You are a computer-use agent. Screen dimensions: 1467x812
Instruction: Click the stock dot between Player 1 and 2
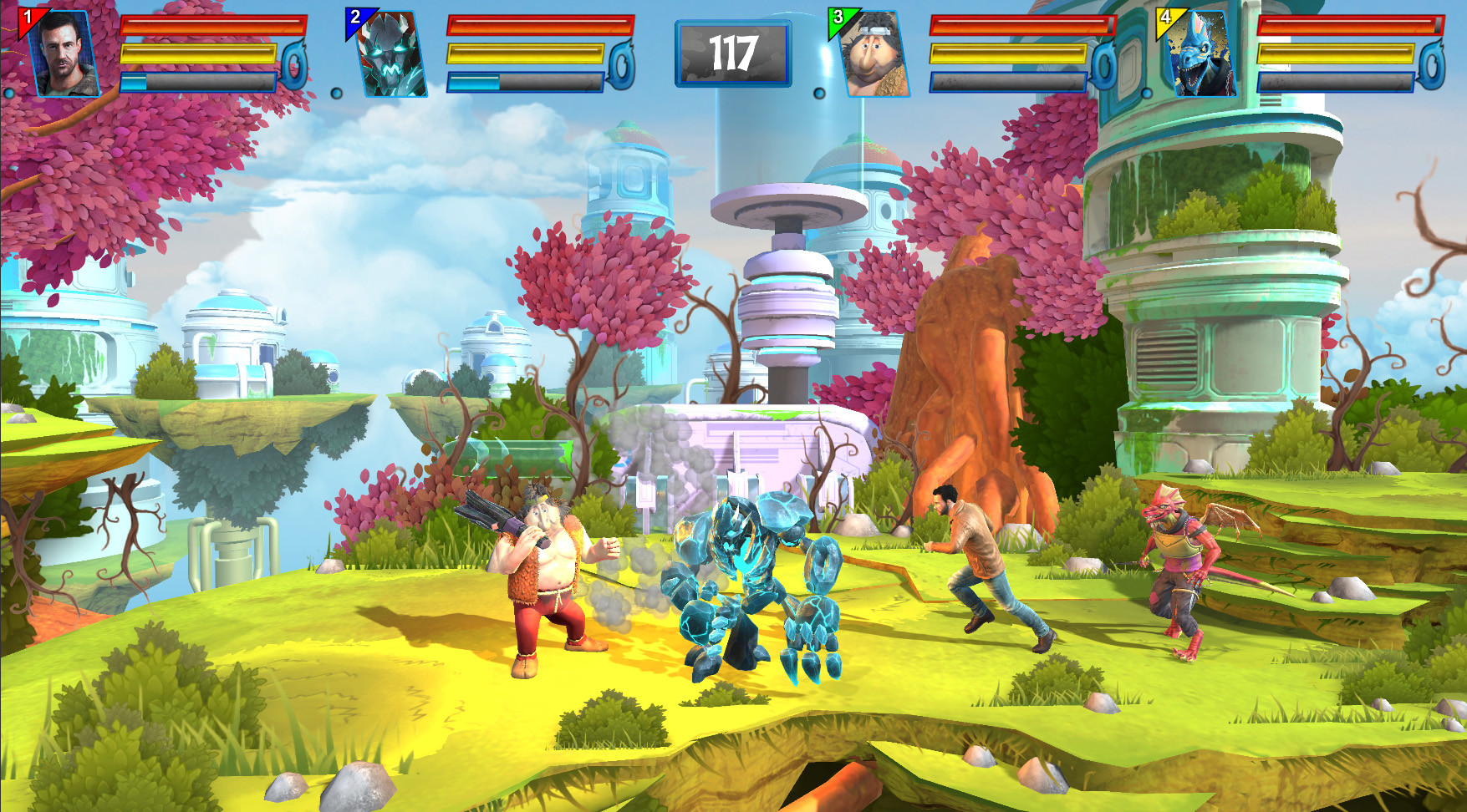336,94
